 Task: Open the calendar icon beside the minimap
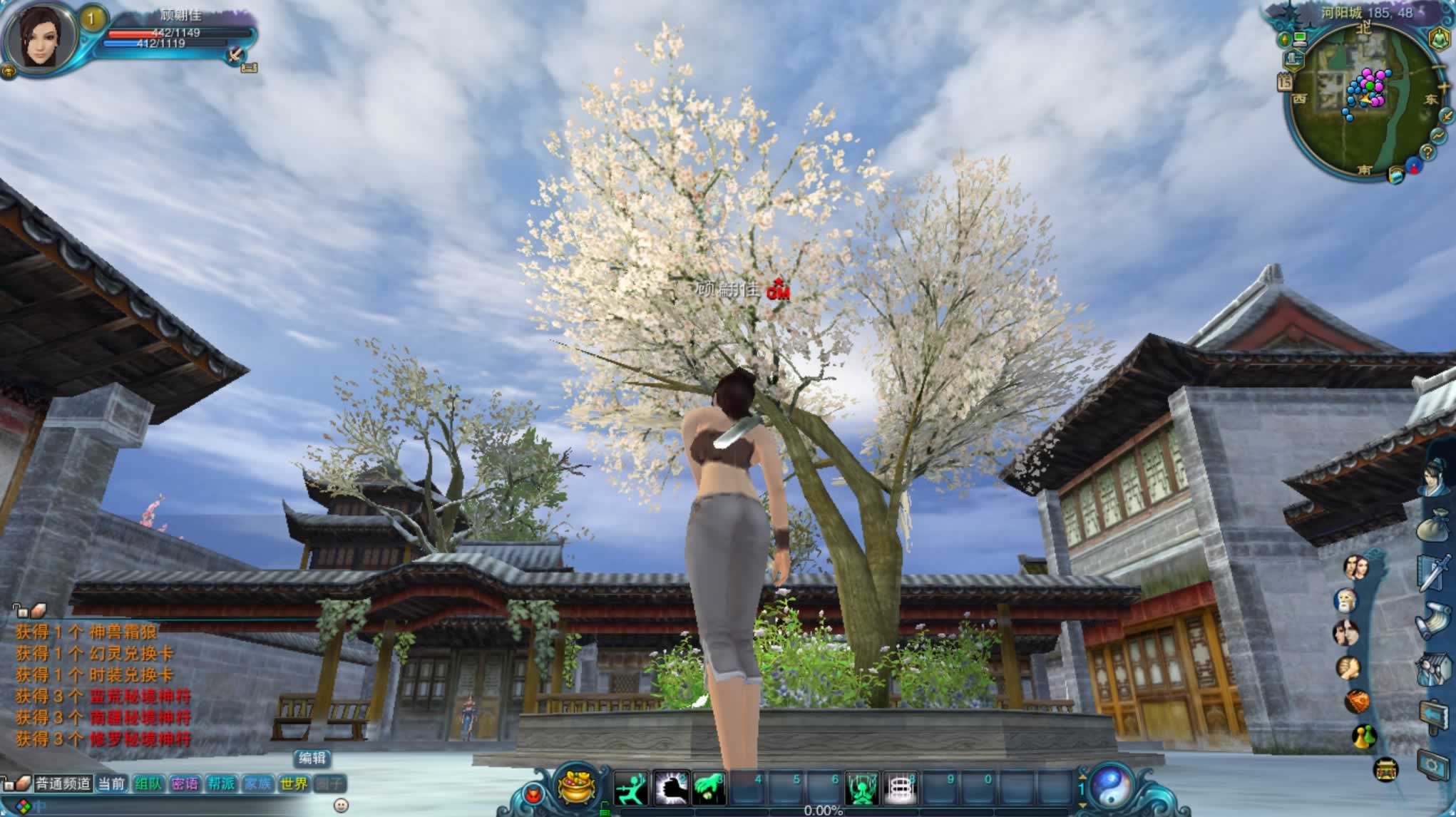tap(1285, 82)
